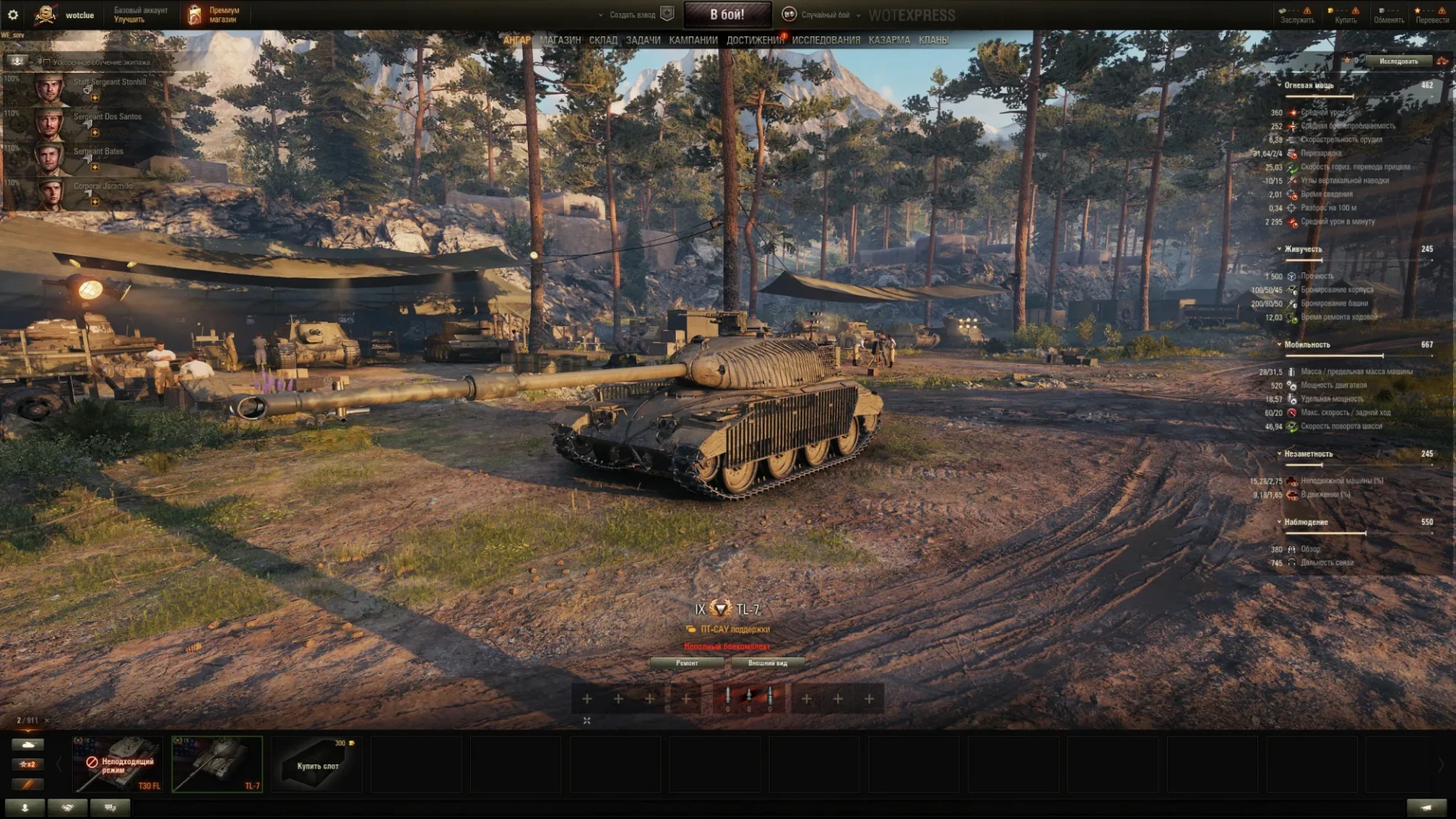
Task: Buy a garage slot Купить слот
Action: tap(317, 764)
